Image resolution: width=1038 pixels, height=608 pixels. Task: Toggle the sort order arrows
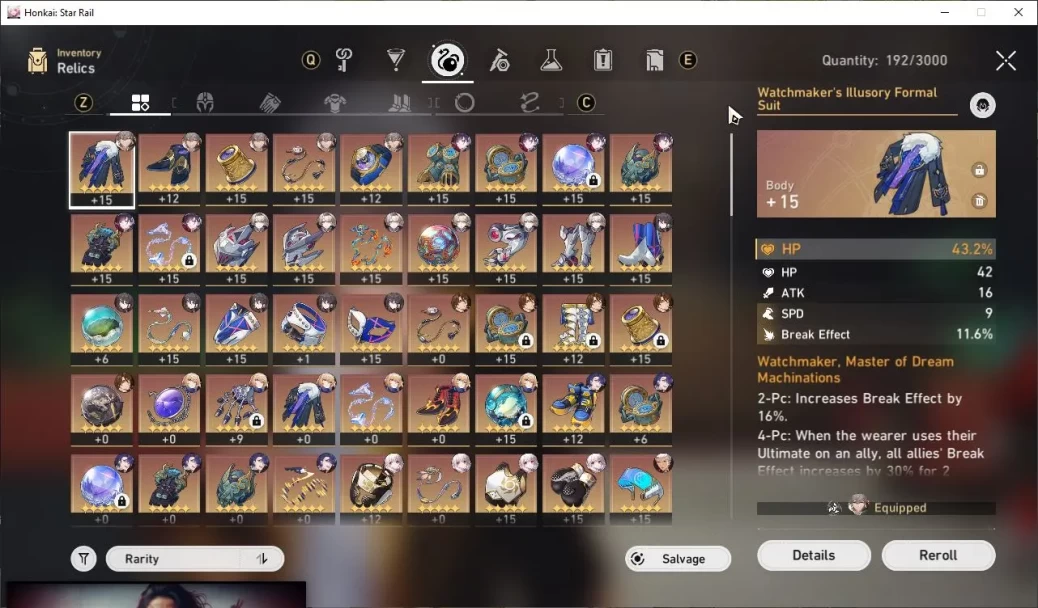263,559
